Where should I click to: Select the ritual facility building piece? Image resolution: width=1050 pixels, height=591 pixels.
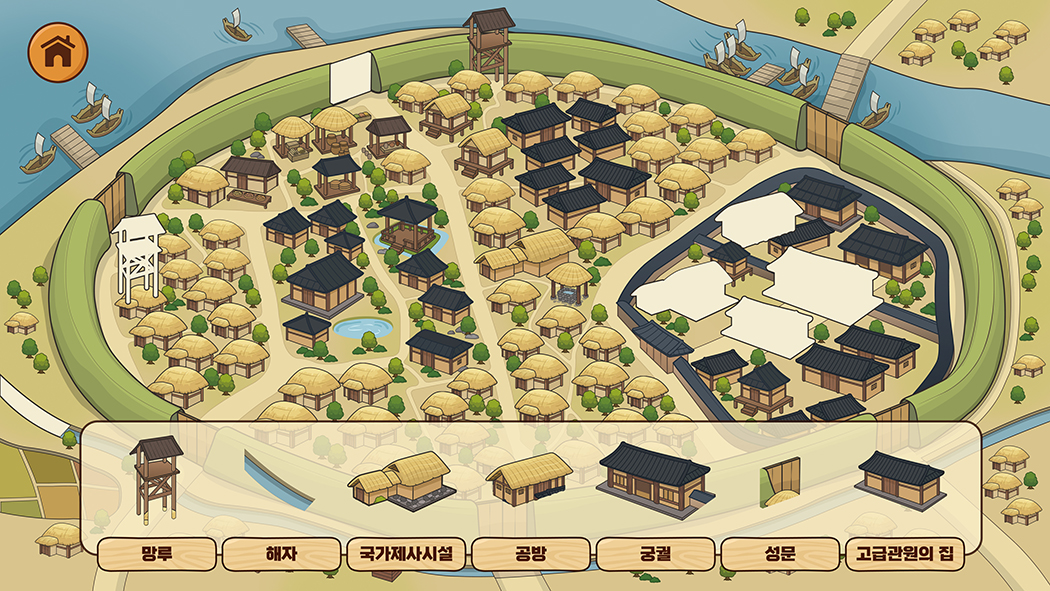coord(401,479)
